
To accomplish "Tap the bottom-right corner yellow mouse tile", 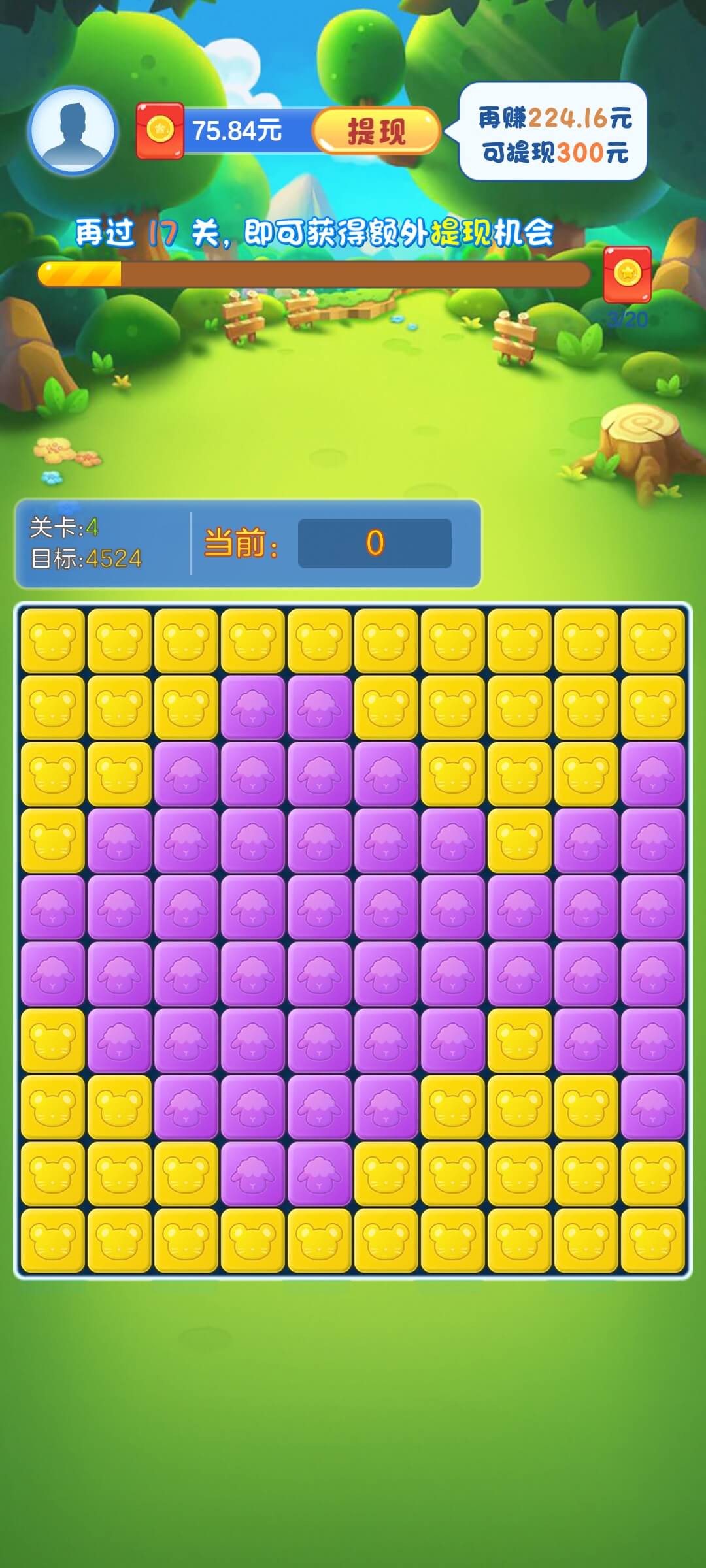I will point(652,1240).
